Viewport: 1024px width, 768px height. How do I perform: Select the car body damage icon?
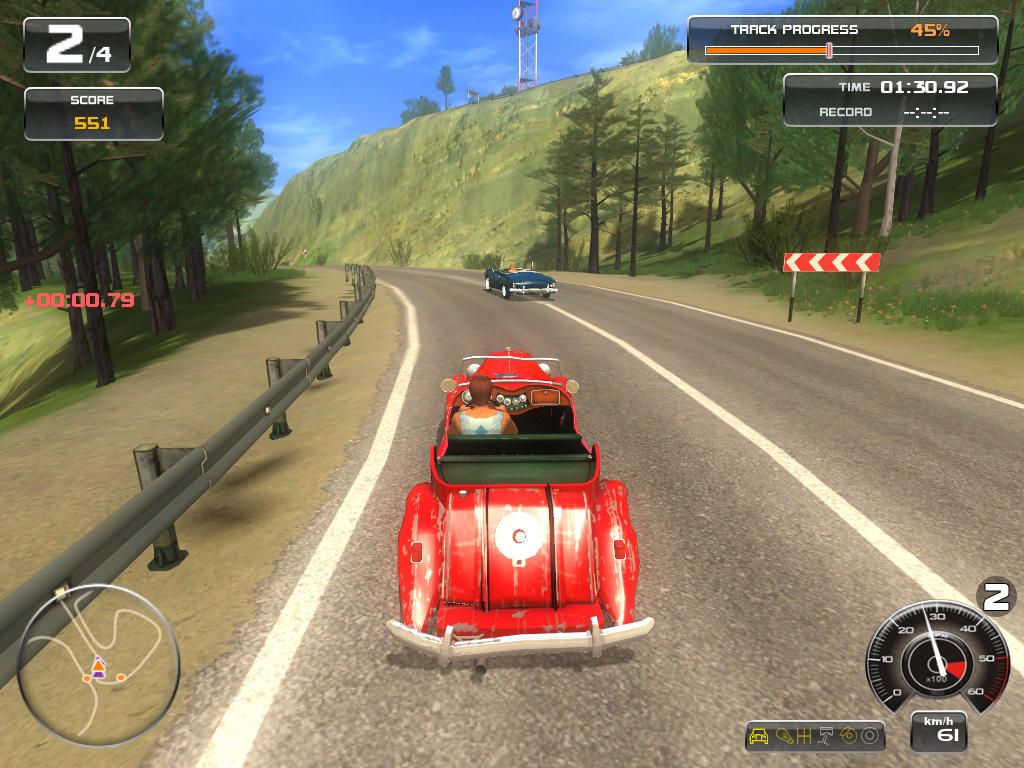coord(759,737)
